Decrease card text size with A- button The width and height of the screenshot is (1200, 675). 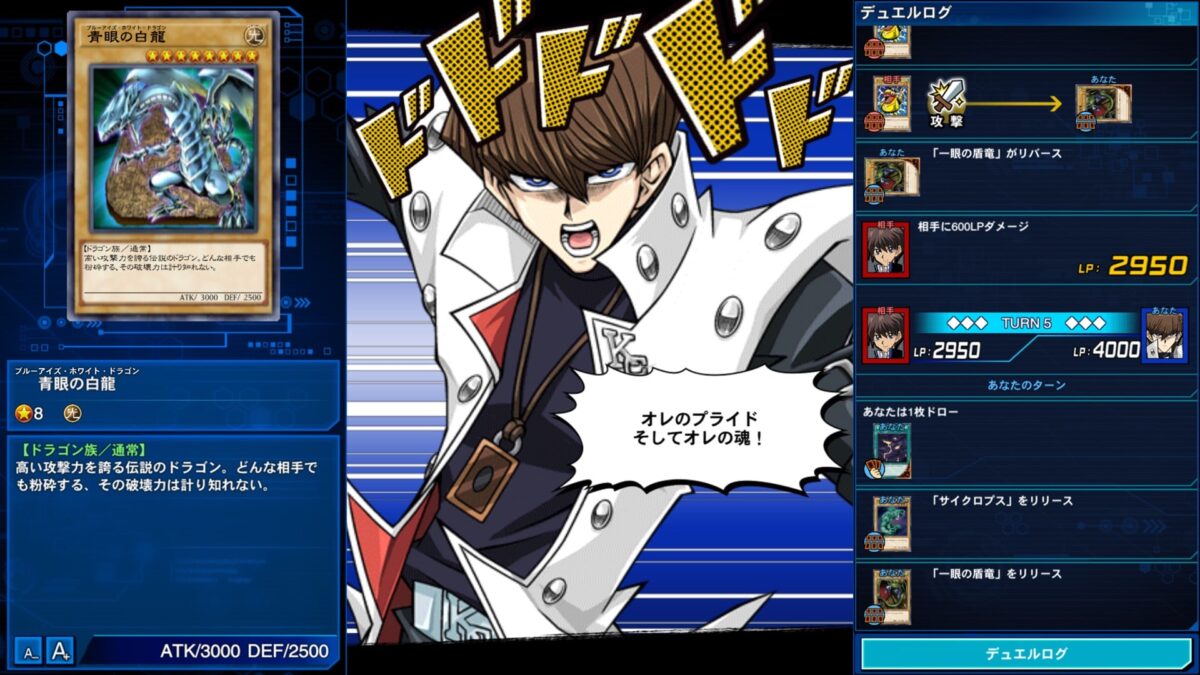[x=30, y=651]
